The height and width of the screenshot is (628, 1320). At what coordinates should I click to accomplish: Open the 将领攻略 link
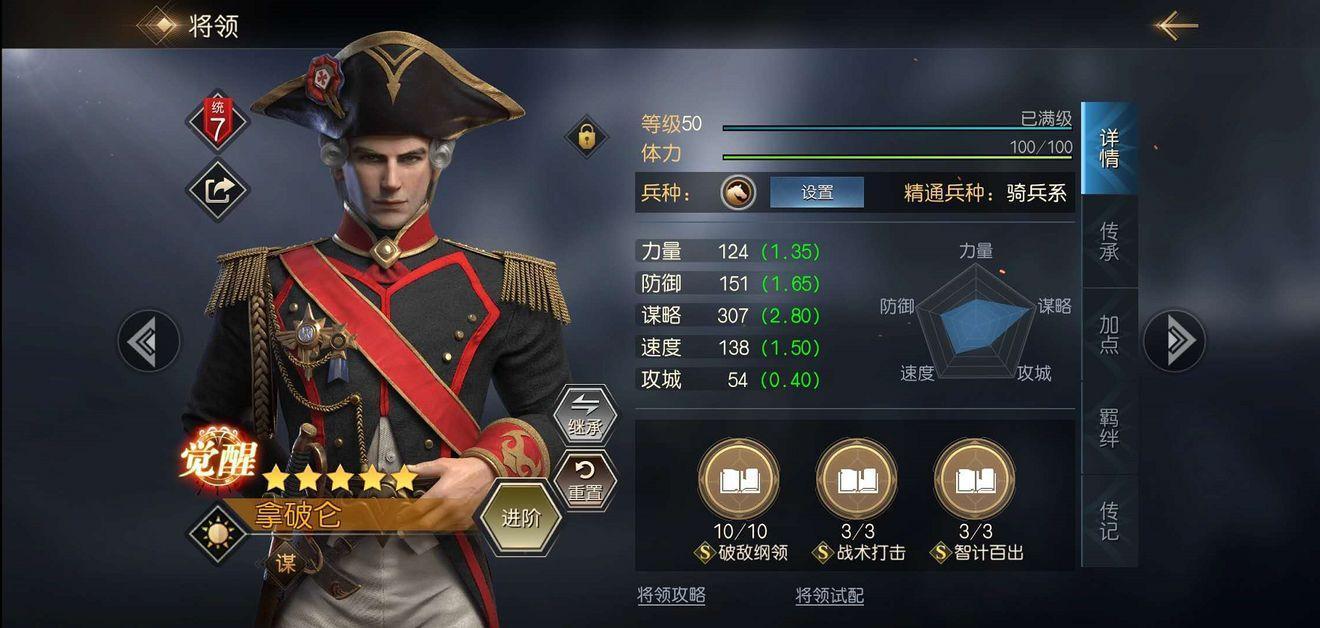[x=671, y=596]
